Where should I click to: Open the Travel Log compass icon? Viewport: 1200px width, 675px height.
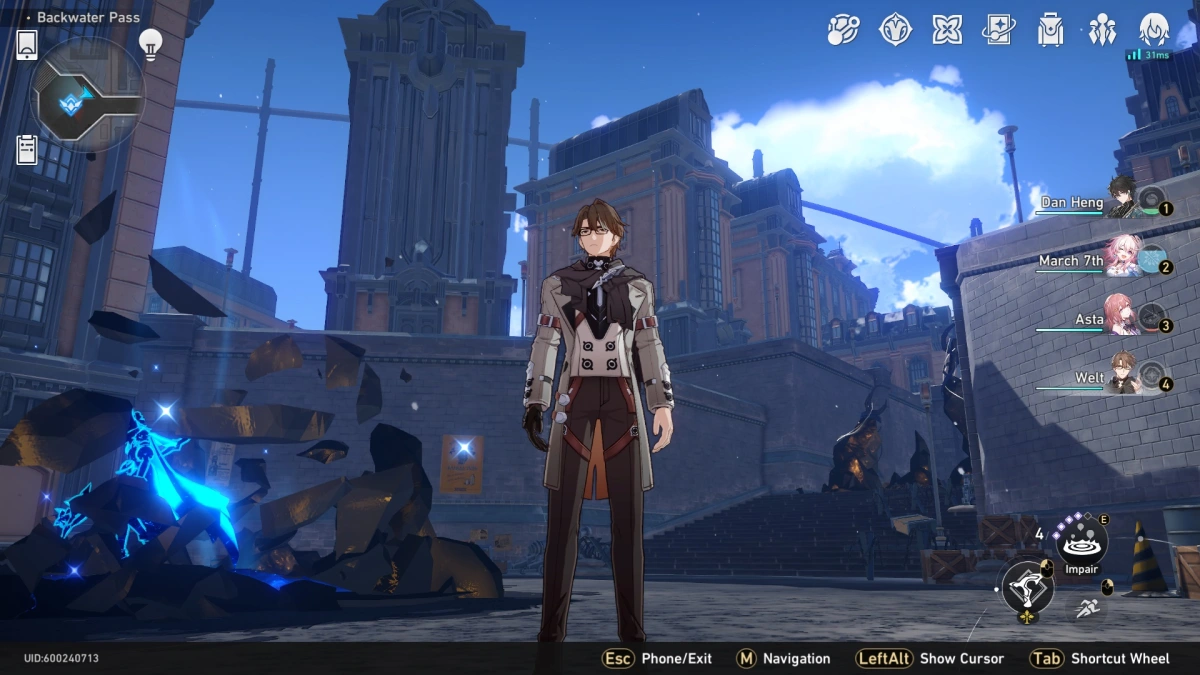[895, 30]
